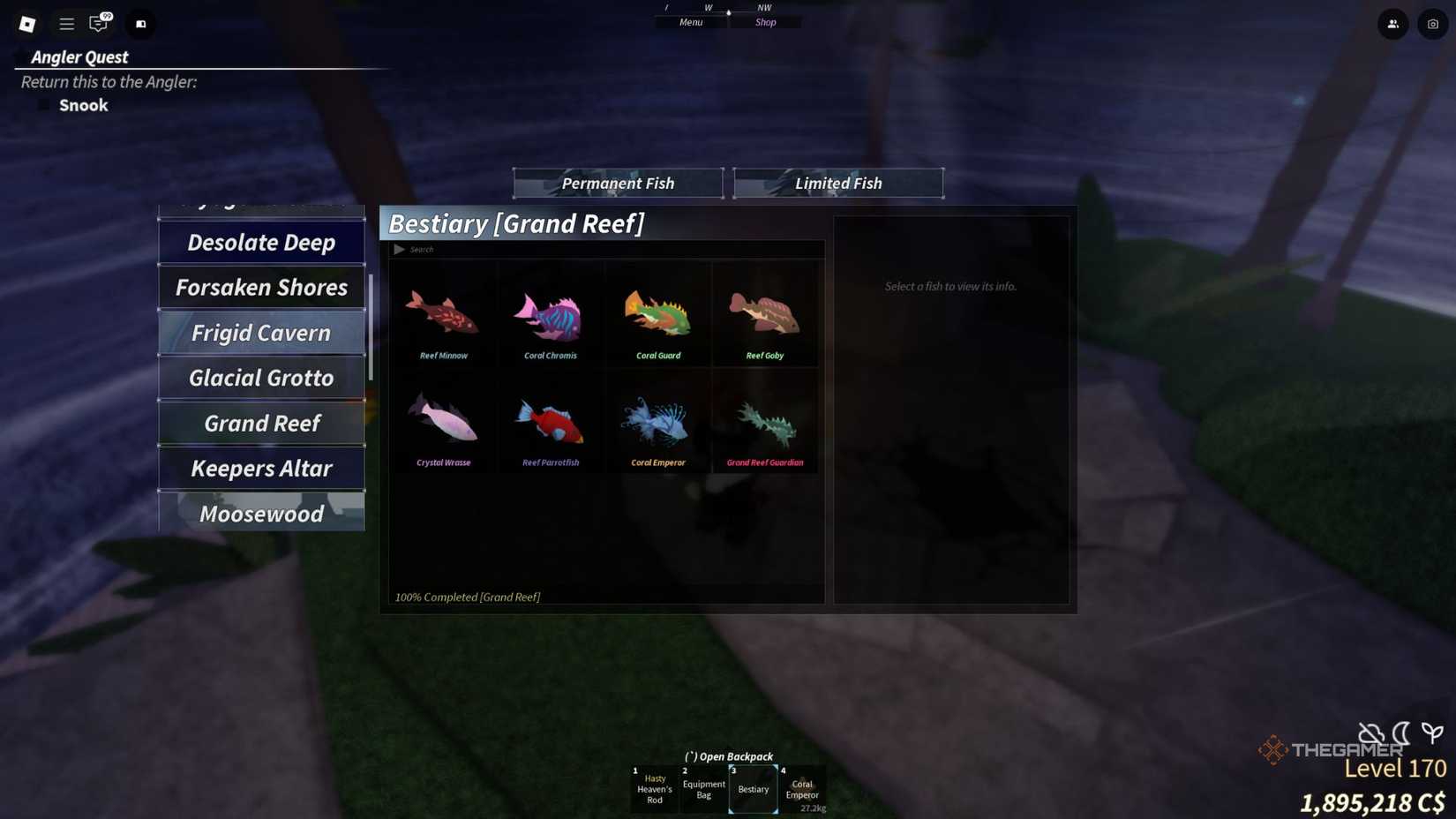Collapse the Grand Reef region list entry
The height and width of the screenshot is (819, 1456).
tap(261, 424)
